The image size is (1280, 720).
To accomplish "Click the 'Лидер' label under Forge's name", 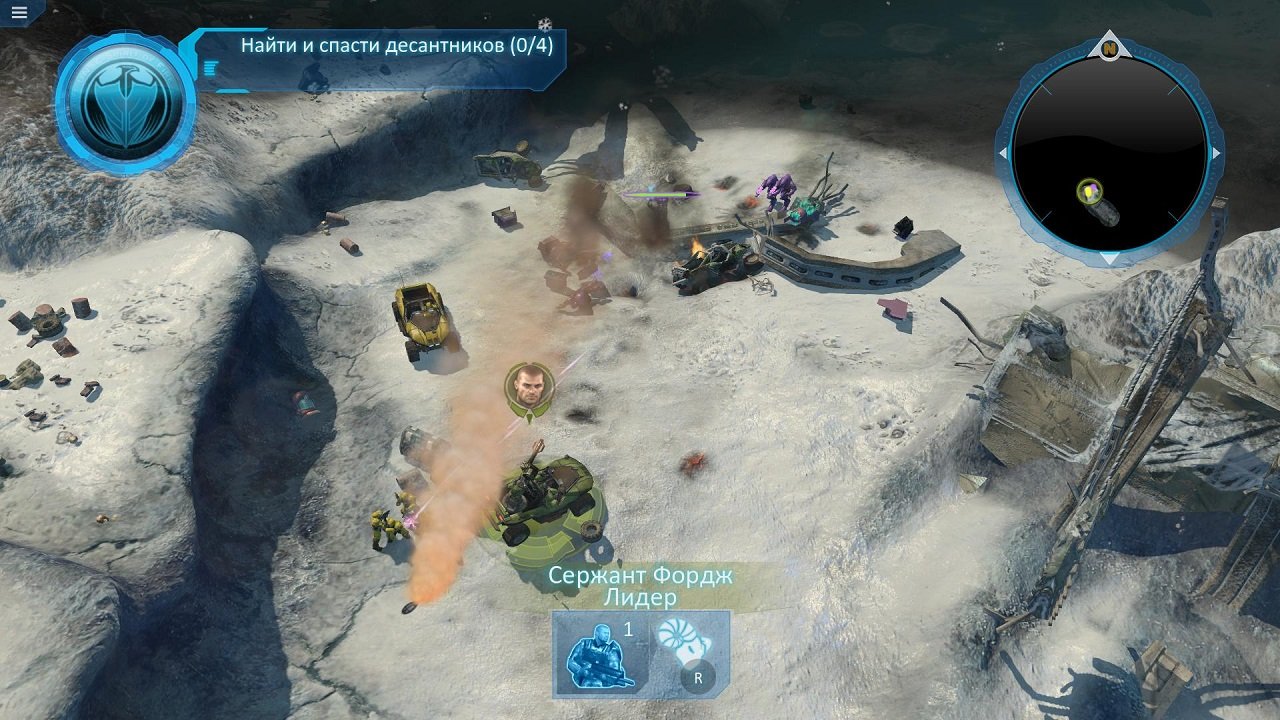I will pyautogui.click(x=640, y=595).
